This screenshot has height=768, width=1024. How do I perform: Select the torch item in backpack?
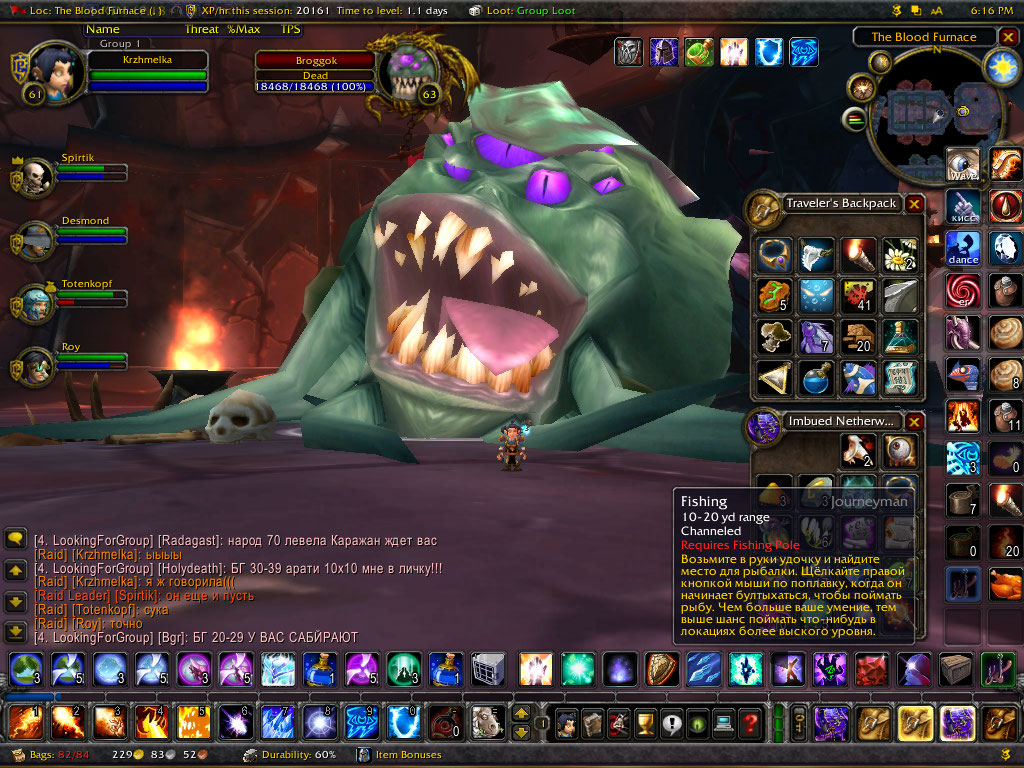859,254
